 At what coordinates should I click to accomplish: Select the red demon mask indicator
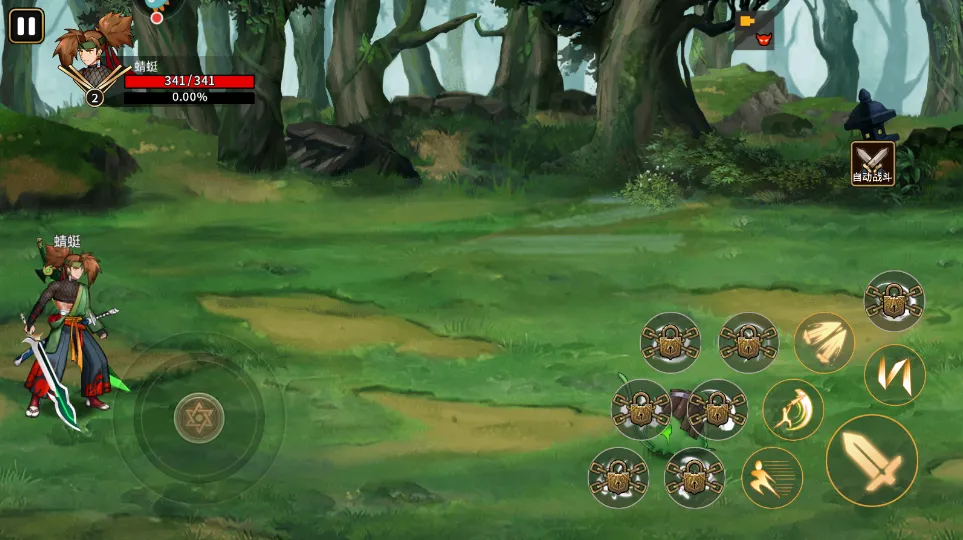[765, 40]
